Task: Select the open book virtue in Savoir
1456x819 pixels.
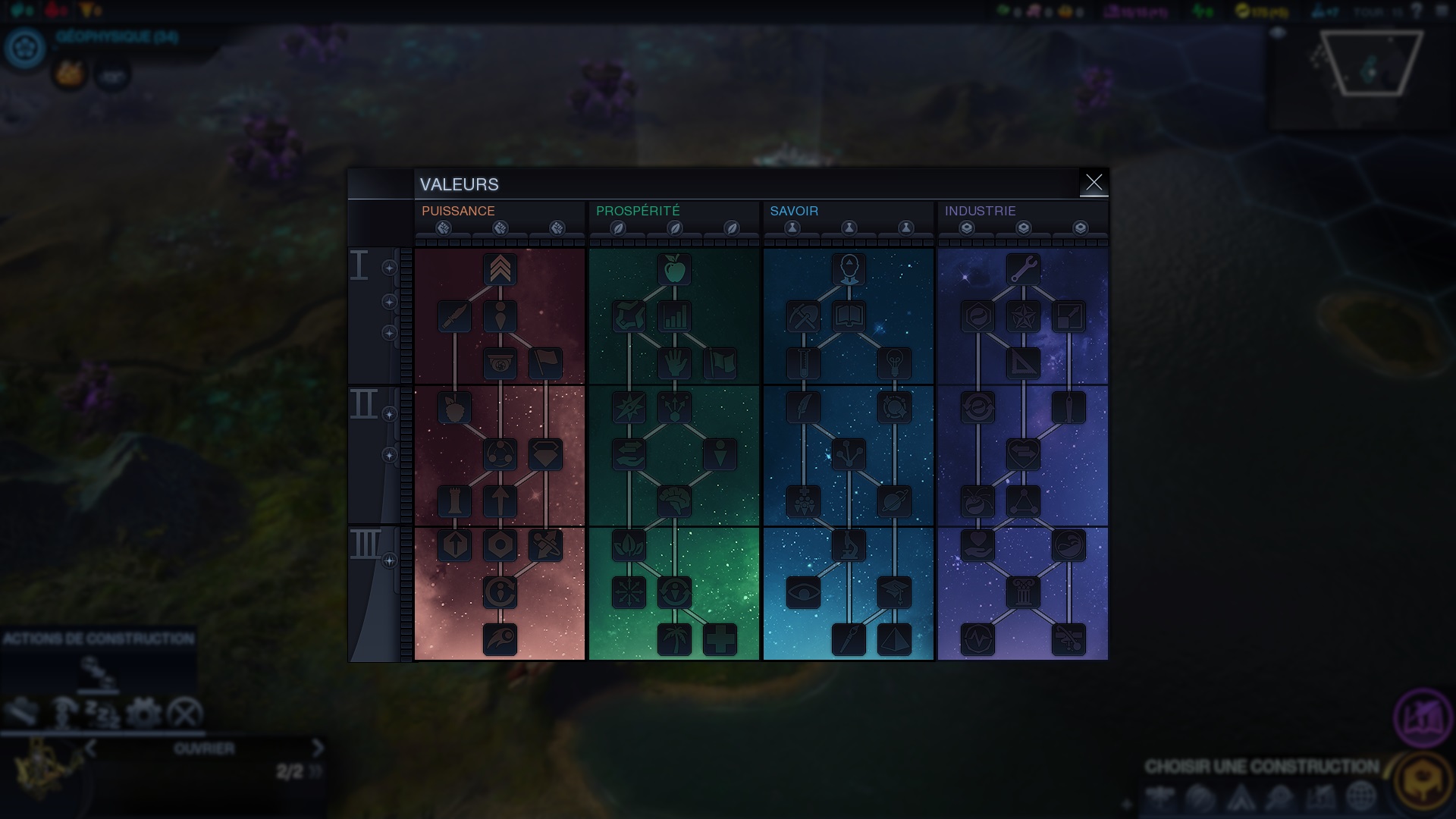Action: [849, 317]
